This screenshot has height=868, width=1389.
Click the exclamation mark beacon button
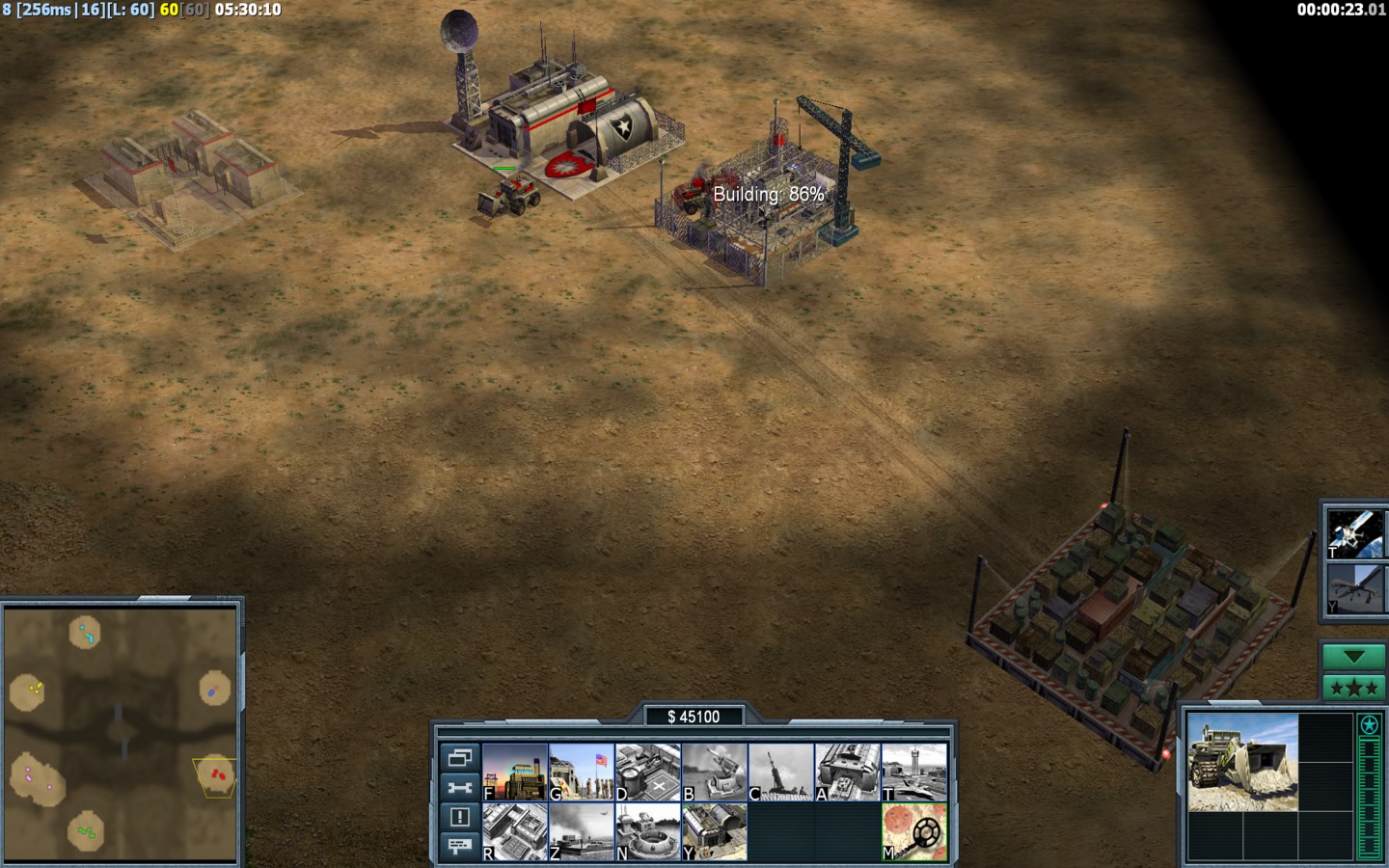click(459, 817)
